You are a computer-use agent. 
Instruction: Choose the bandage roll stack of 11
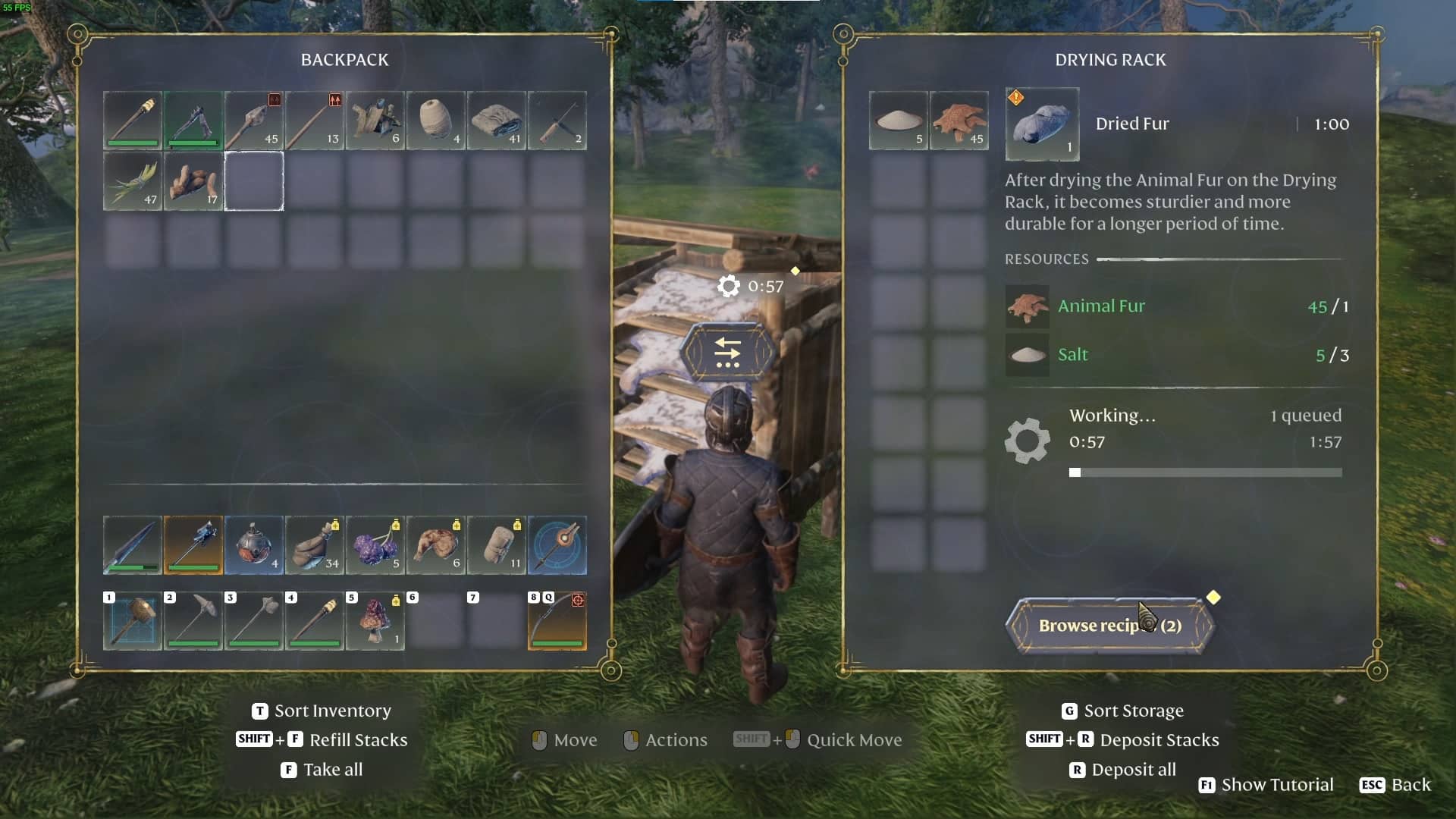pyautogui.click(x=497, y=545)
